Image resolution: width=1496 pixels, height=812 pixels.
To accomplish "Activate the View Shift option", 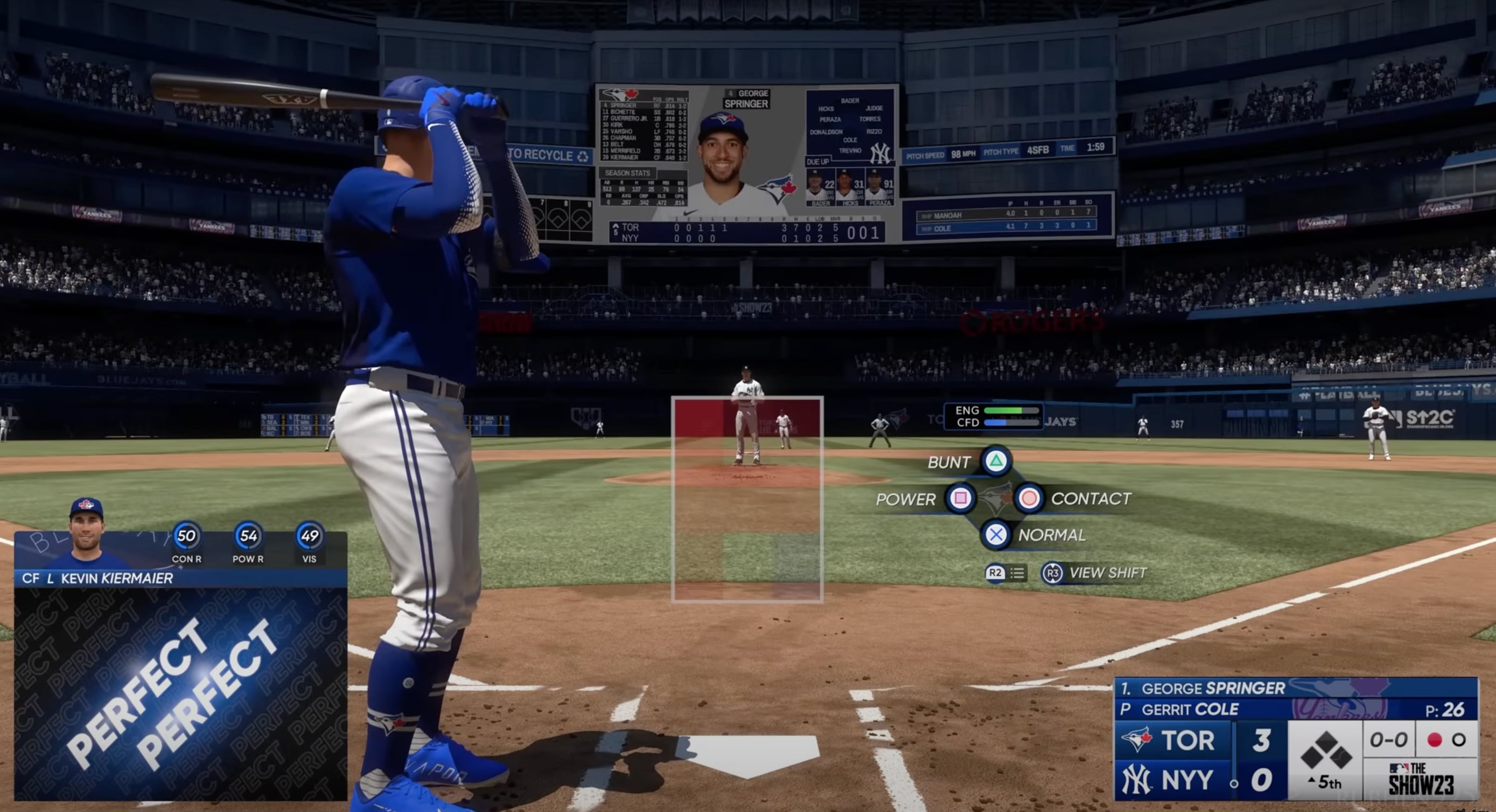I will 1052,573.
